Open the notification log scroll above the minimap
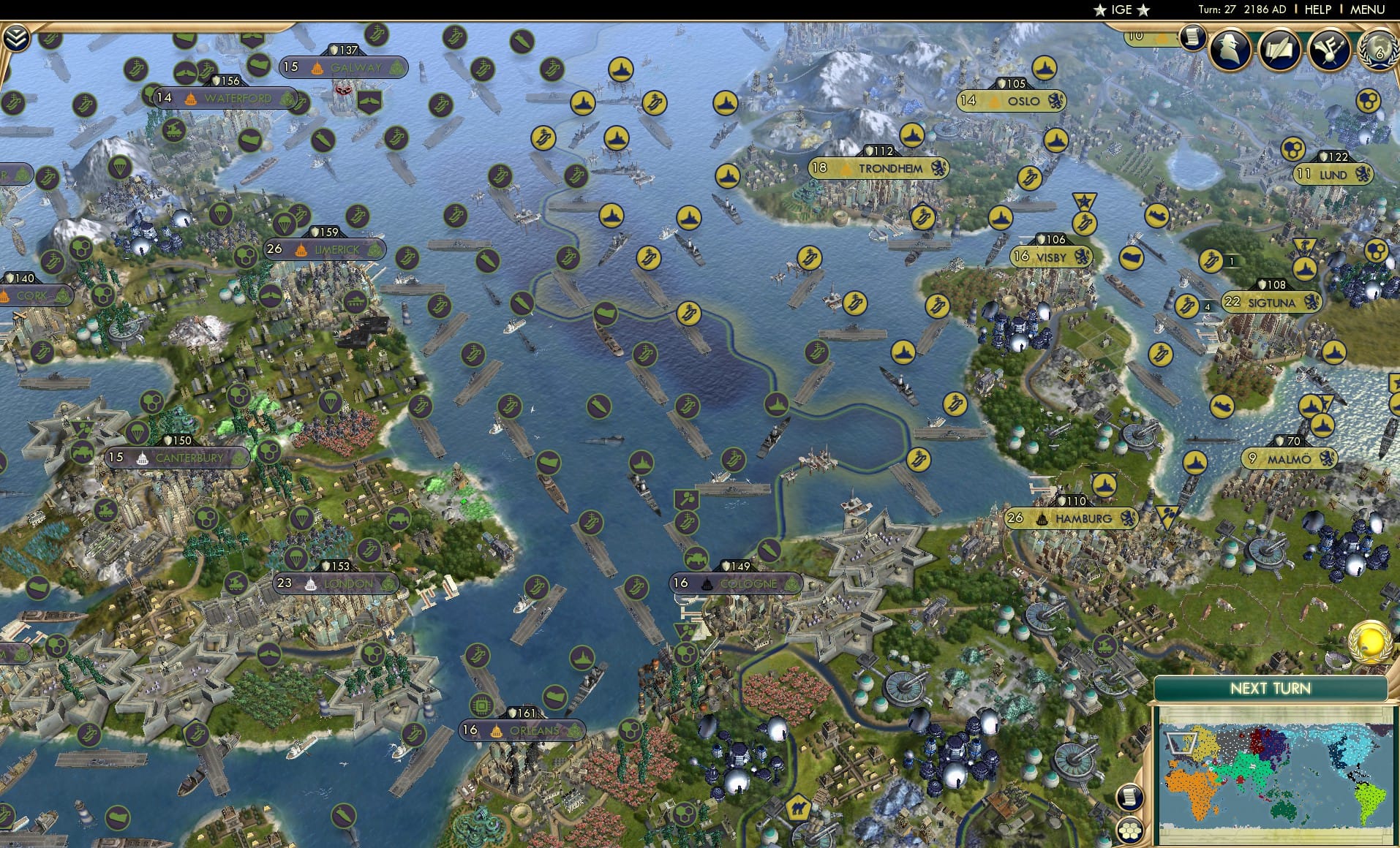This screenshot has height=848, width=1400. point(1129,797)
